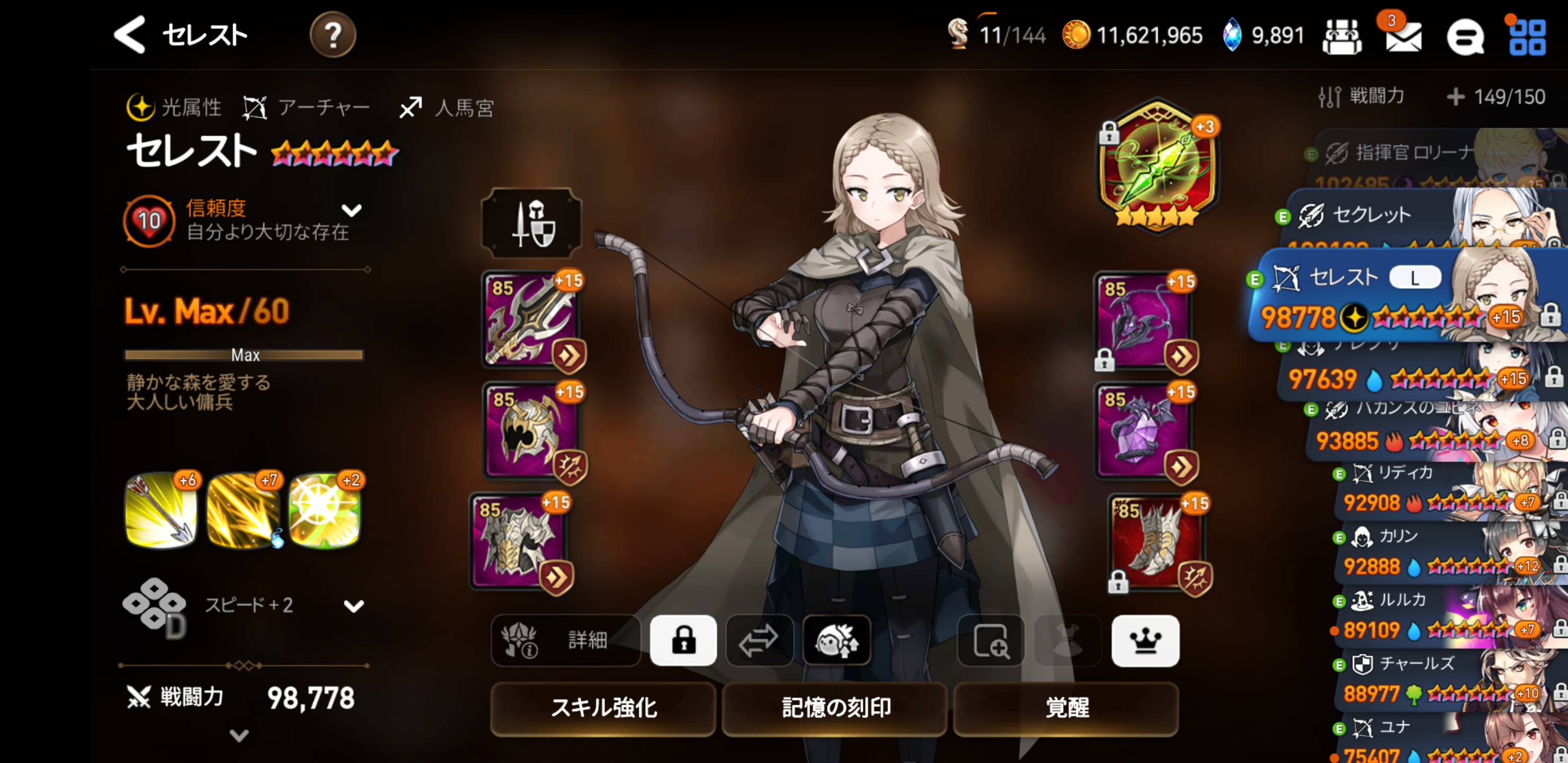
Task: Open the chat speech bubble
Action: 1465,38
